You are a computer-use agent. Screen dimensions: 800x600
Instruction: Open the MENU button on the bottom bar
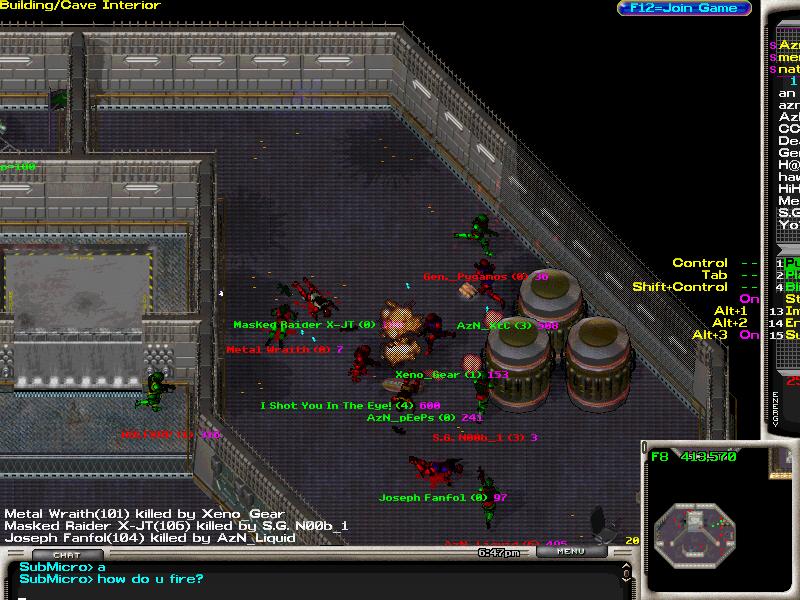[x=571, y=551]
